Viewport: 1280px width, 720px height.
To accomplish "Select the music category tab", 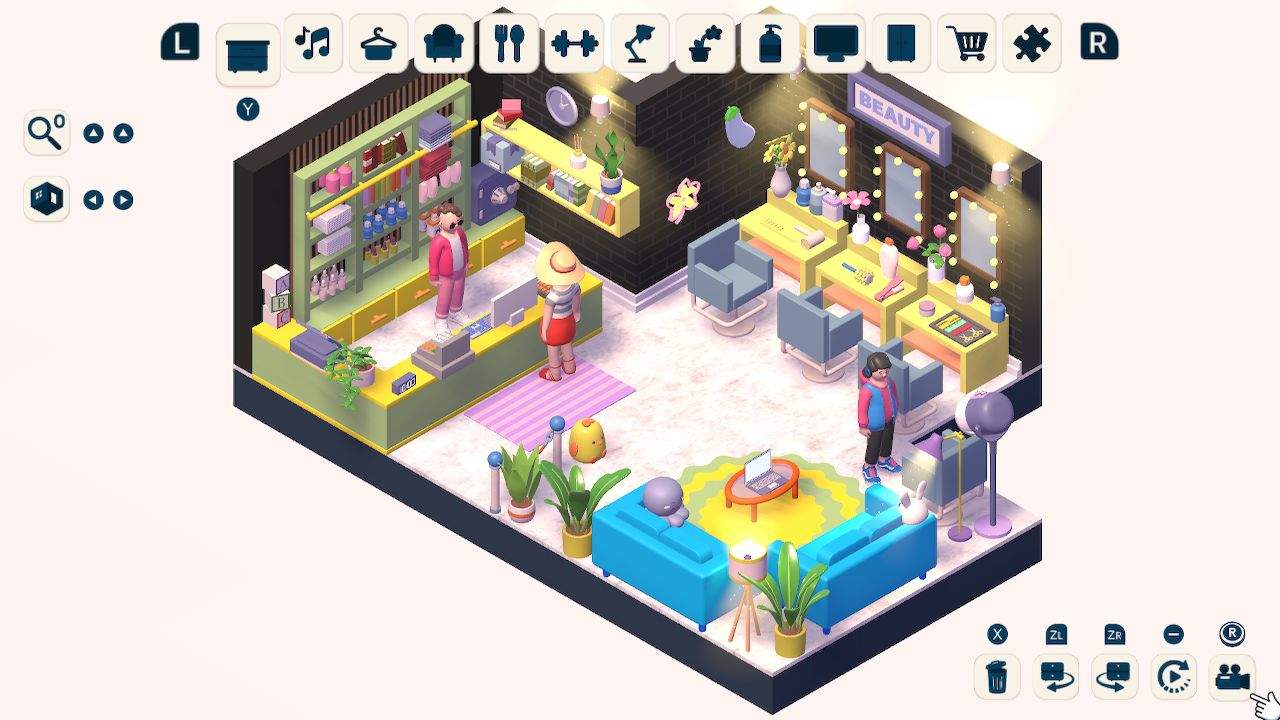I will point(313,44).
